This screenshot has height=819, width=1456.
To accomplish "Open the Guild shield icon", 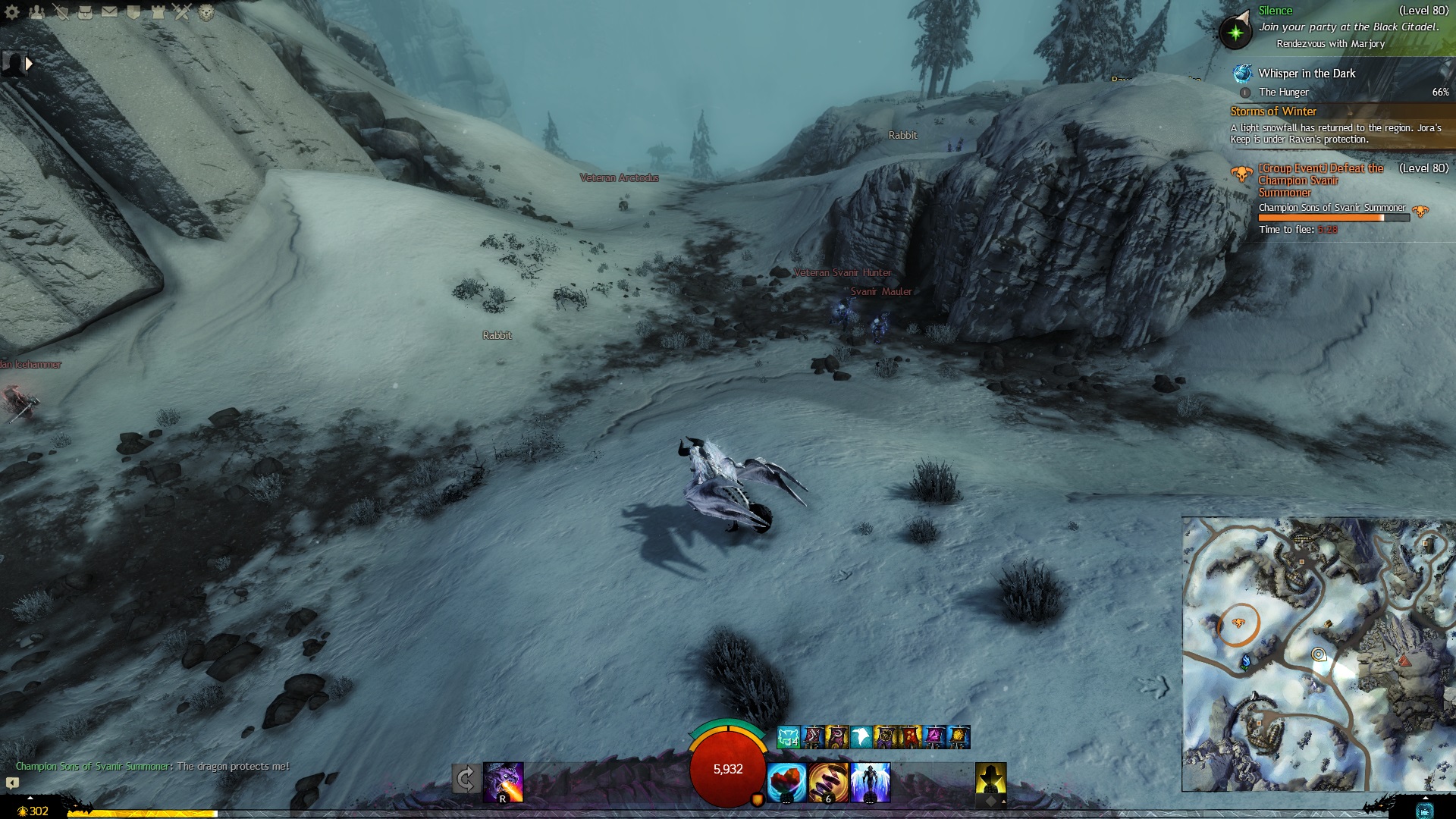I will (x=133, y=12).
